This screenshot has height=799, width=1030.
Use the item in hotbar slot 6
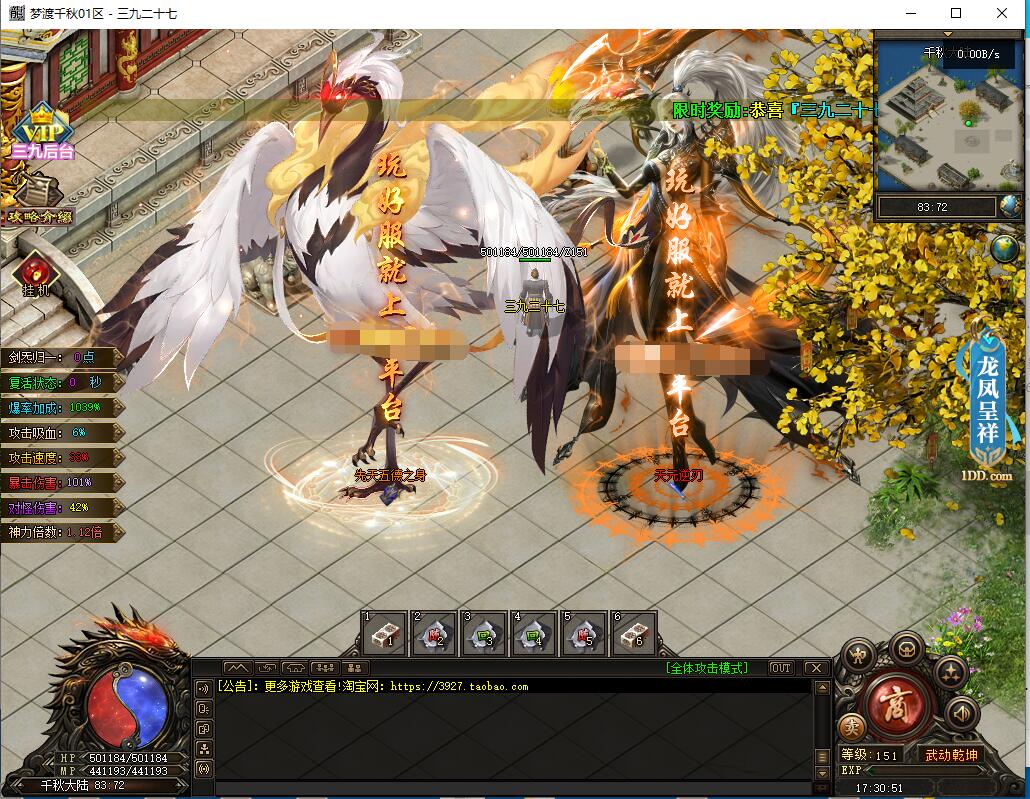(x=632, y=634)
